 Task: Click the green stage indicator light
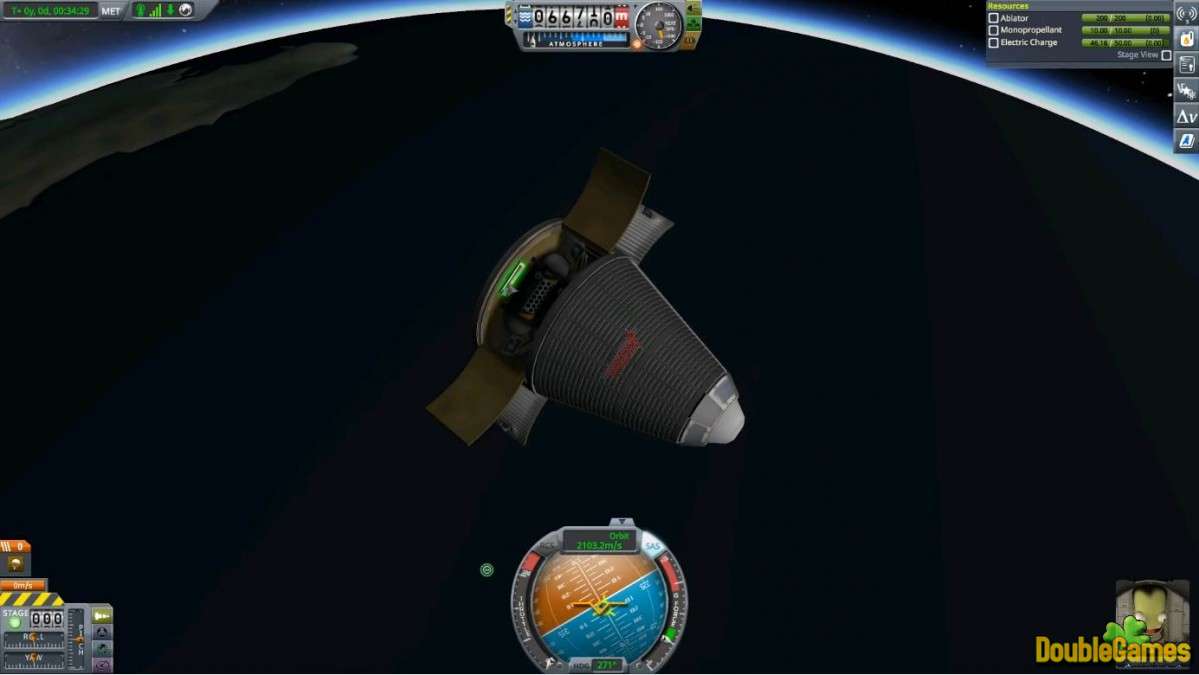coord(15,622)
